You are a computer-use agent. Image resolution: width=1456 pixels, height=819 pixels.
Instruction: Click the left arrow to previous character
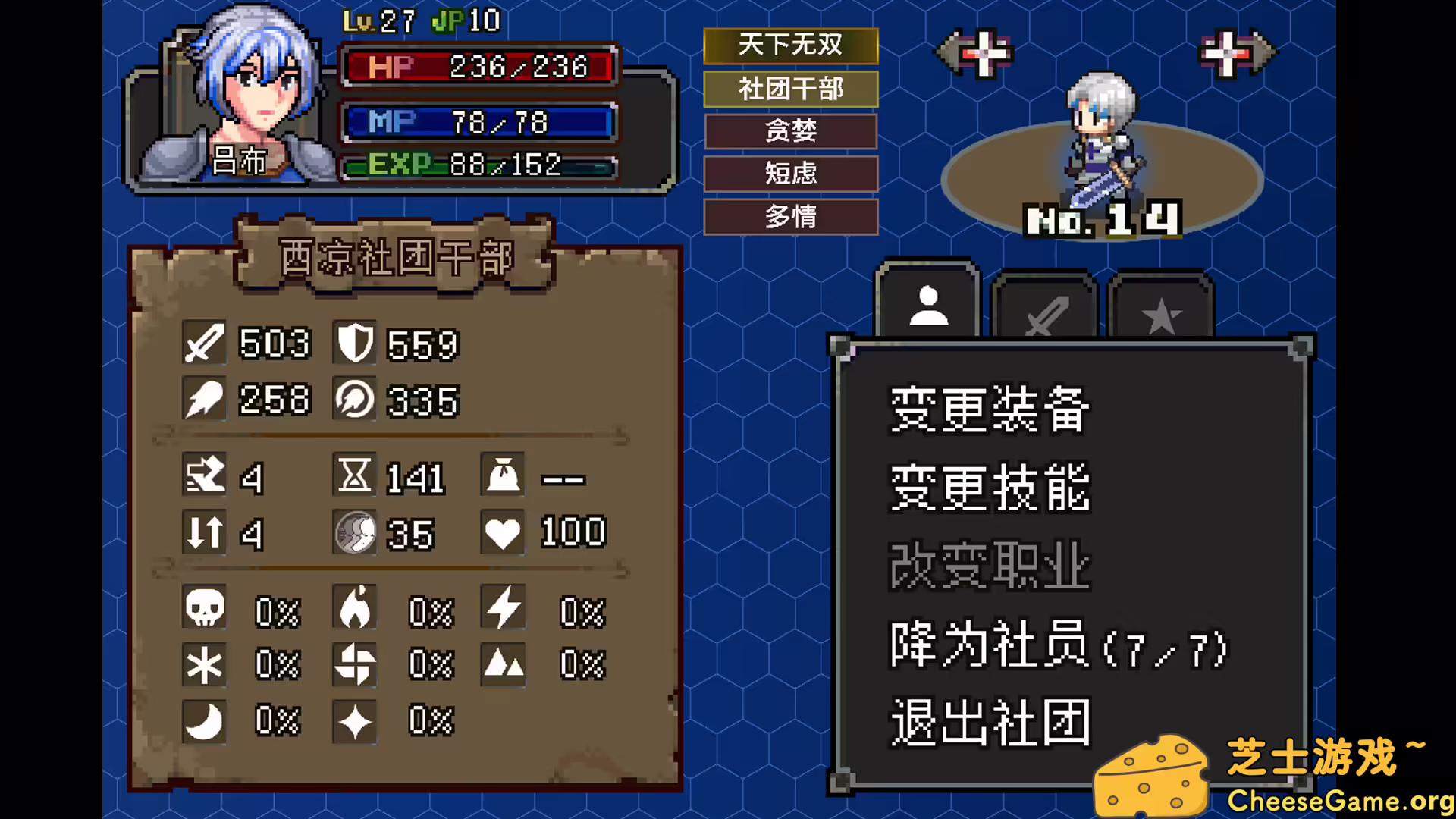click(973, 52)
